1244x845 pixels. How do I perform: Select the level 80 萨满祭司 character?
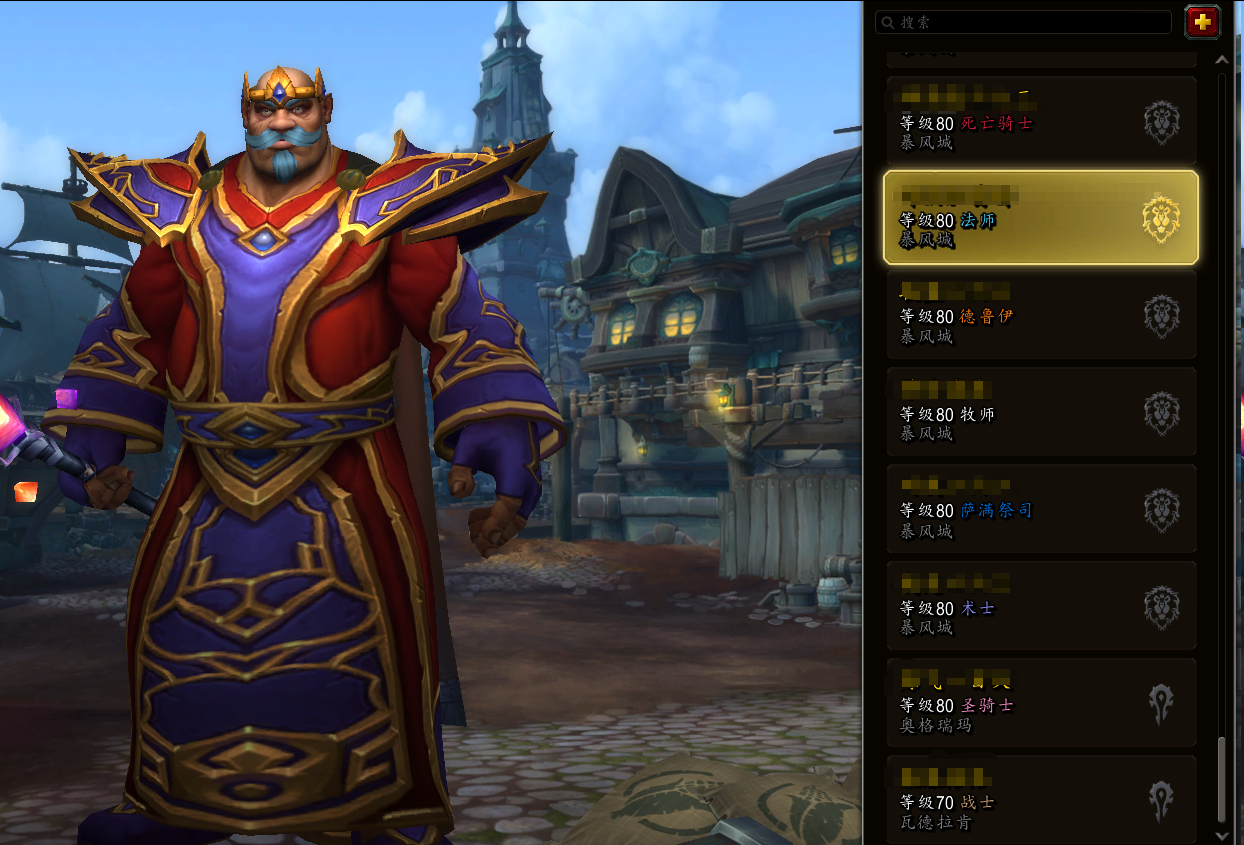pyautogui.click(x=1040, y=509)
